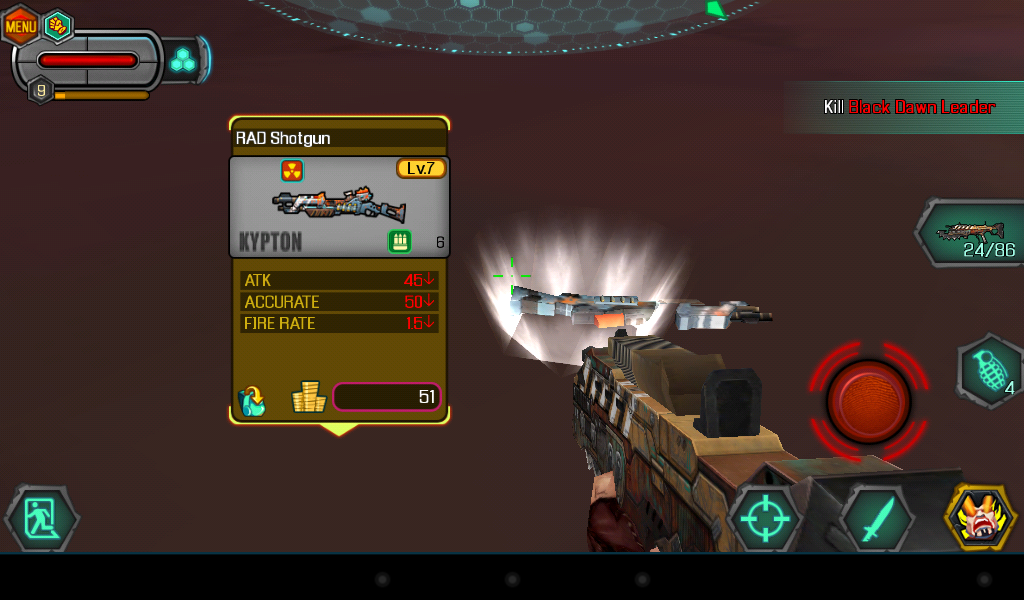The height and width of the screenshot is (600, 1024).
Task: Tap the teal hexagon shield icon
Action: 182,61
